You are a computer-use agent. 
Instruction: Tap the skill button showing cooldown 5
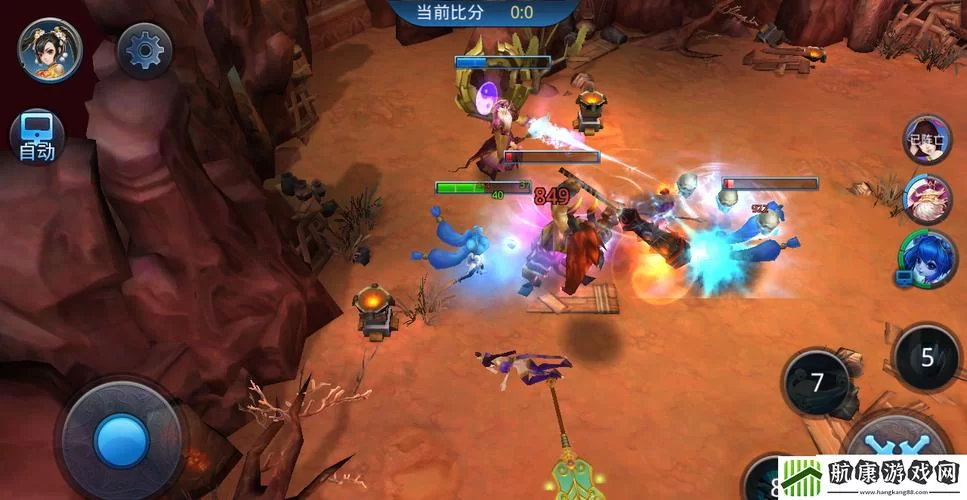click(x=927, y=357)
